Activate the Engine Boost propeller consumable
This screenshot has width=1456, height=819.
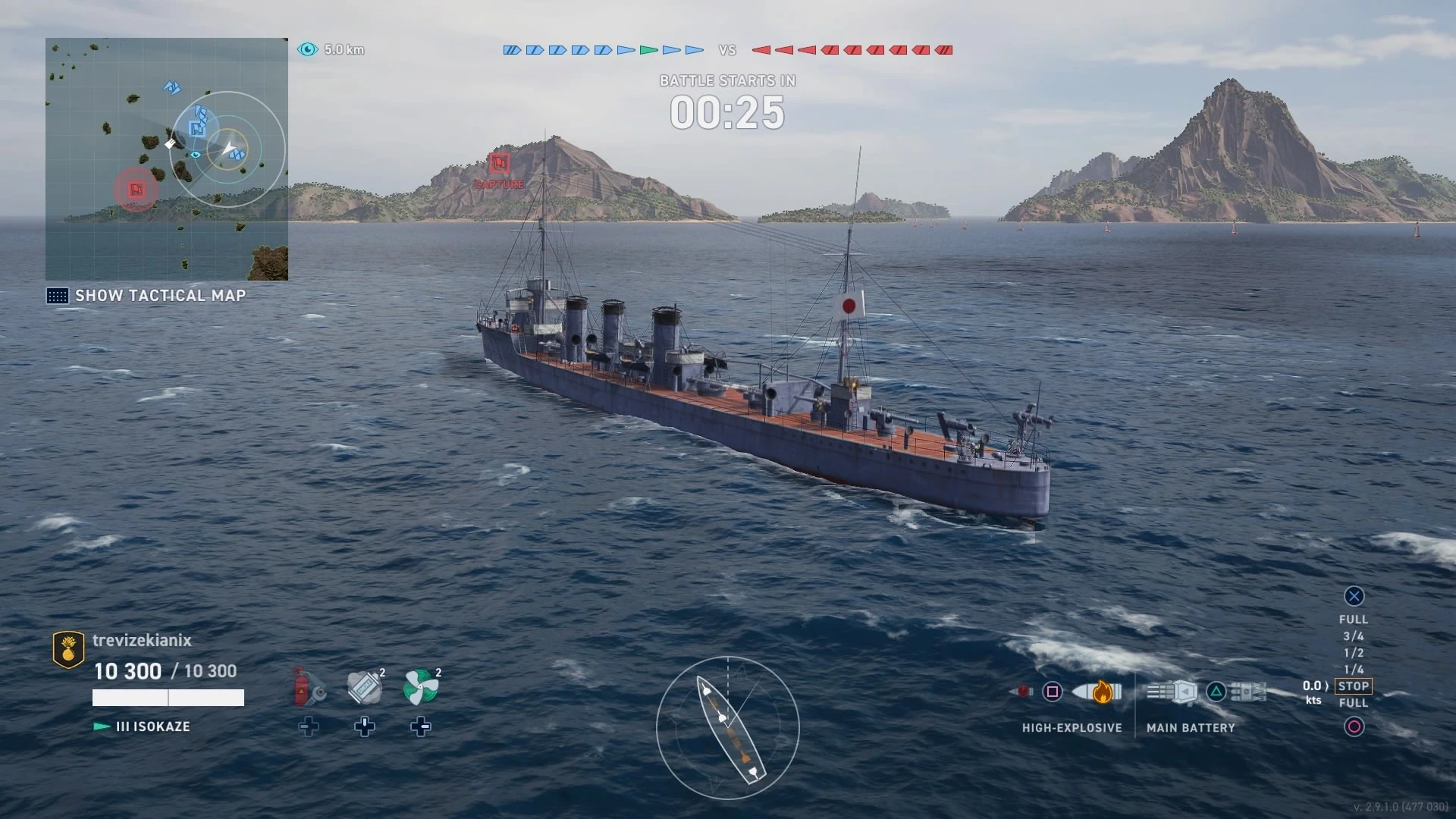point(421,687)
